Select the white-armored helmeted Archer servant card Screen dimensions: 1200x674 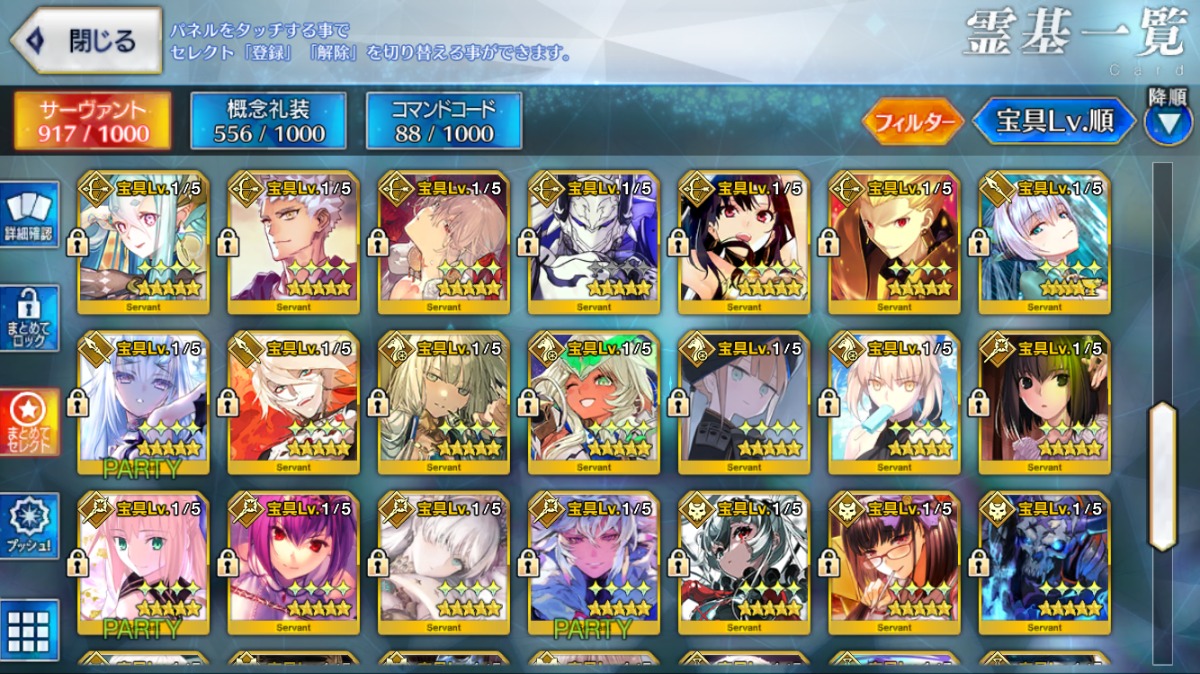(x=594, y=240)
